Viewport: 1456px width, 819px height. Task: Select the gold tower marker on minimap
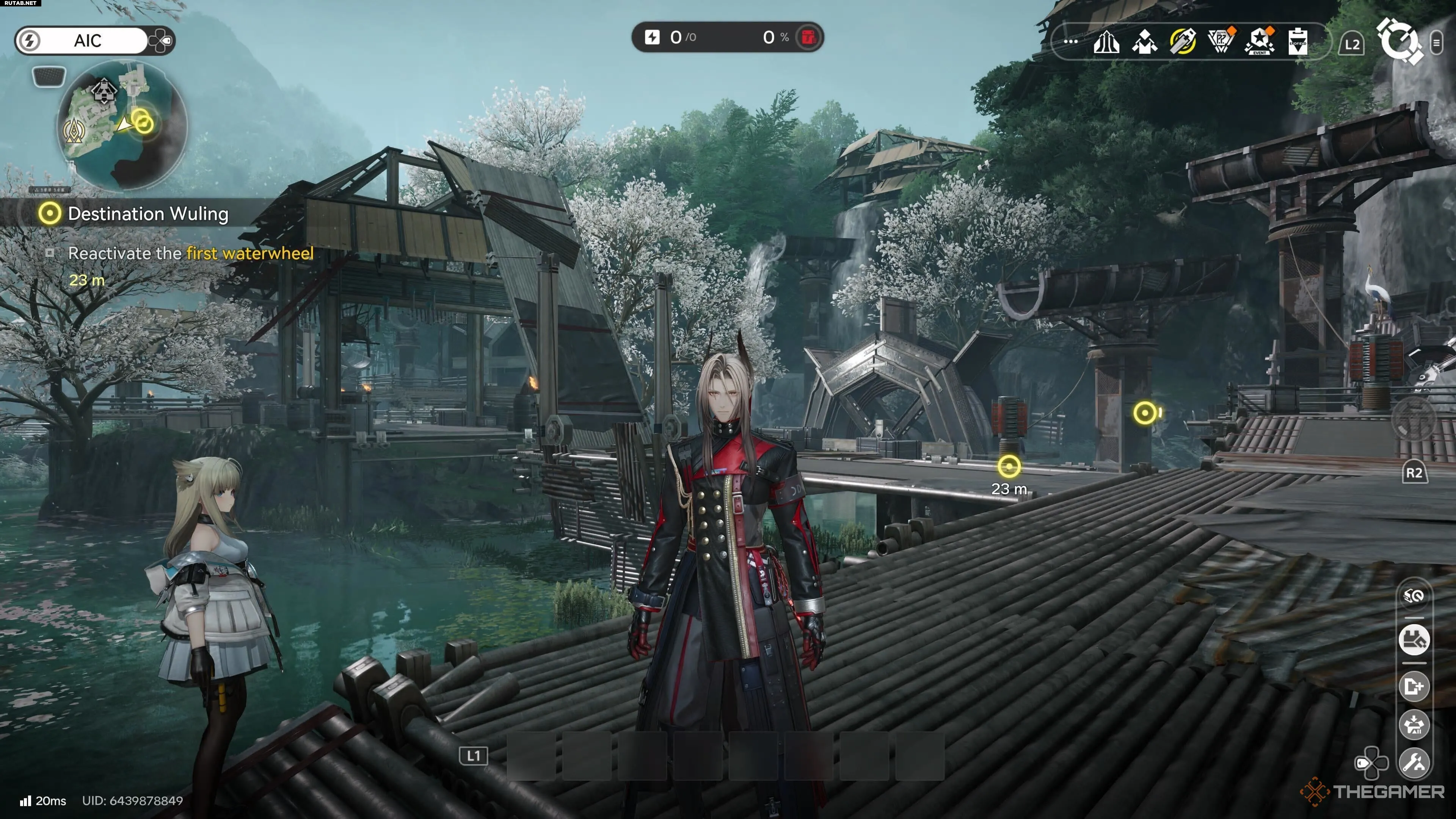pos(75,131)
